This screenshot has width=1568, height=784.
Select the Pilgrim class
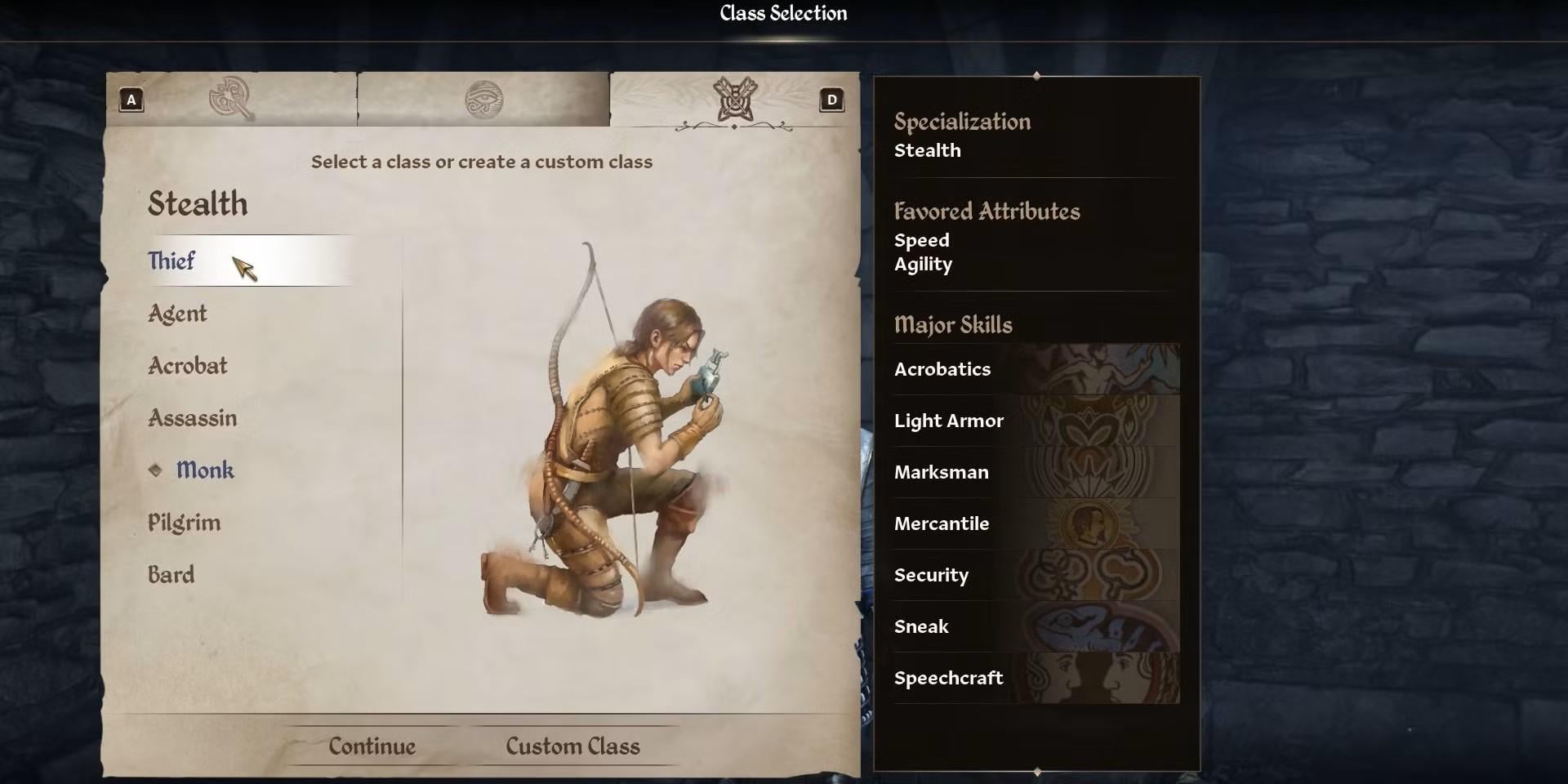[x=185, y=523]
